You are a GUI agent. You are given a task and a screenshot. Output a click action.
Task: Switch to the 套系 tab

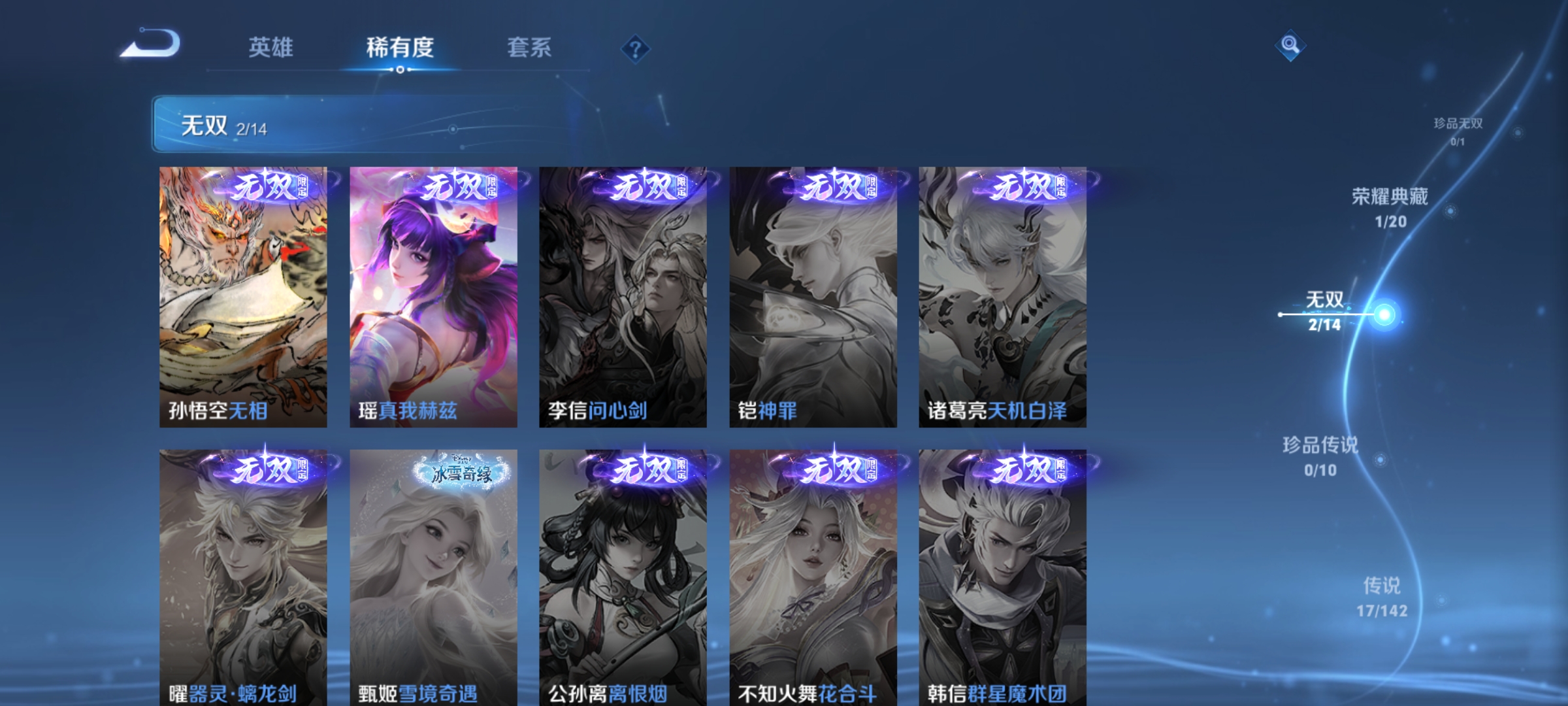point(531,47)
